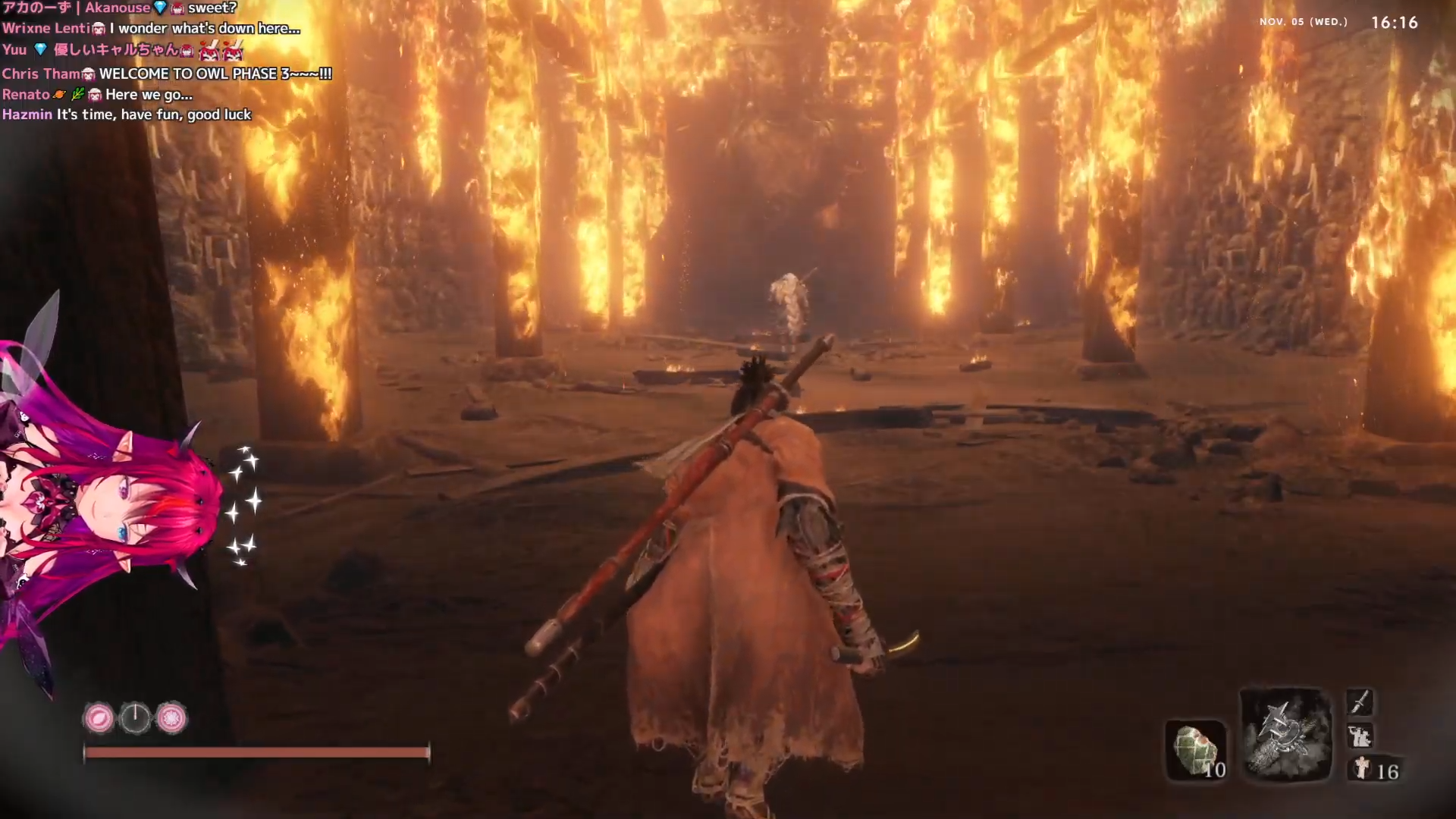Viewport: 1456px width, 819px height.
Task: Activate the shuriken prosthetic tool slot
Action: (x=1286, y=734)
